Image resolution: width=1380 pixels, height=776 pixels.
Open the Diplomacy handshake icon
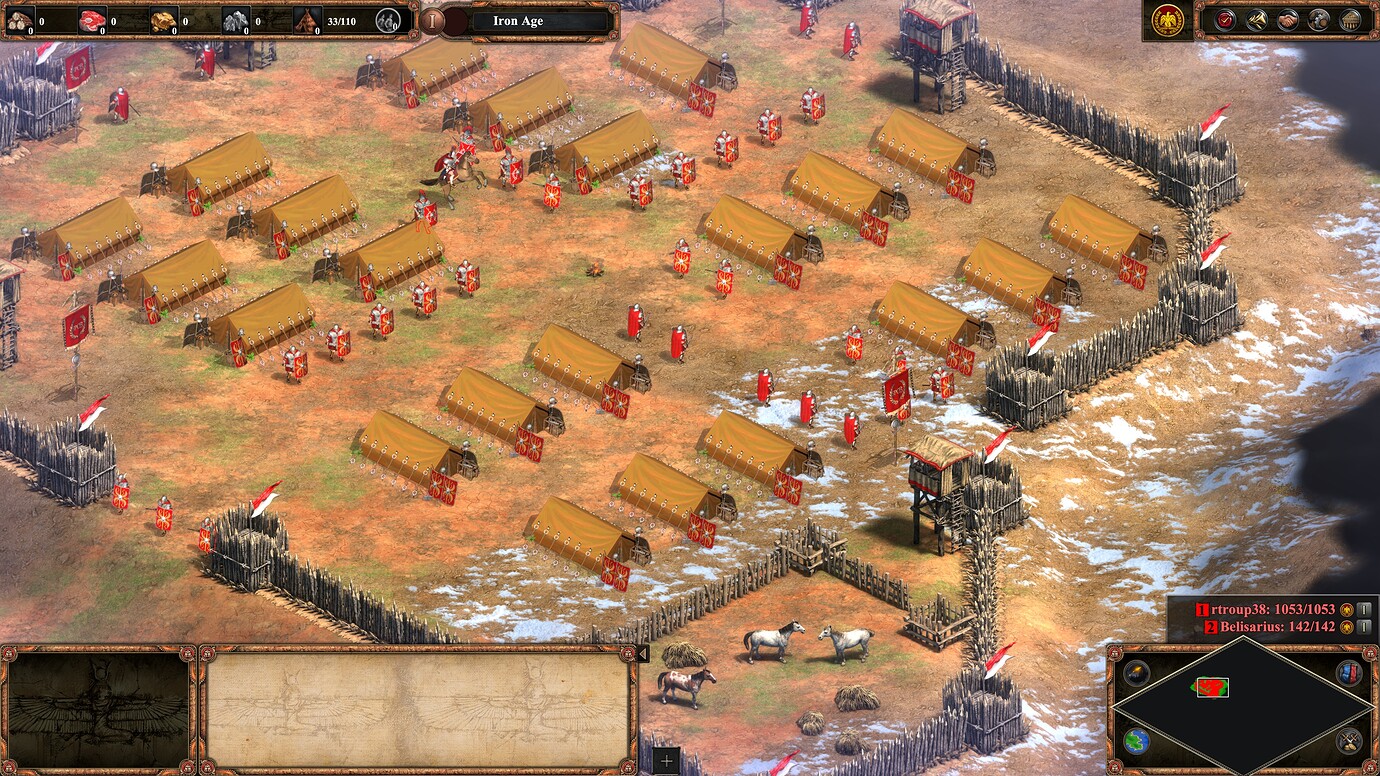[1288, 19]
